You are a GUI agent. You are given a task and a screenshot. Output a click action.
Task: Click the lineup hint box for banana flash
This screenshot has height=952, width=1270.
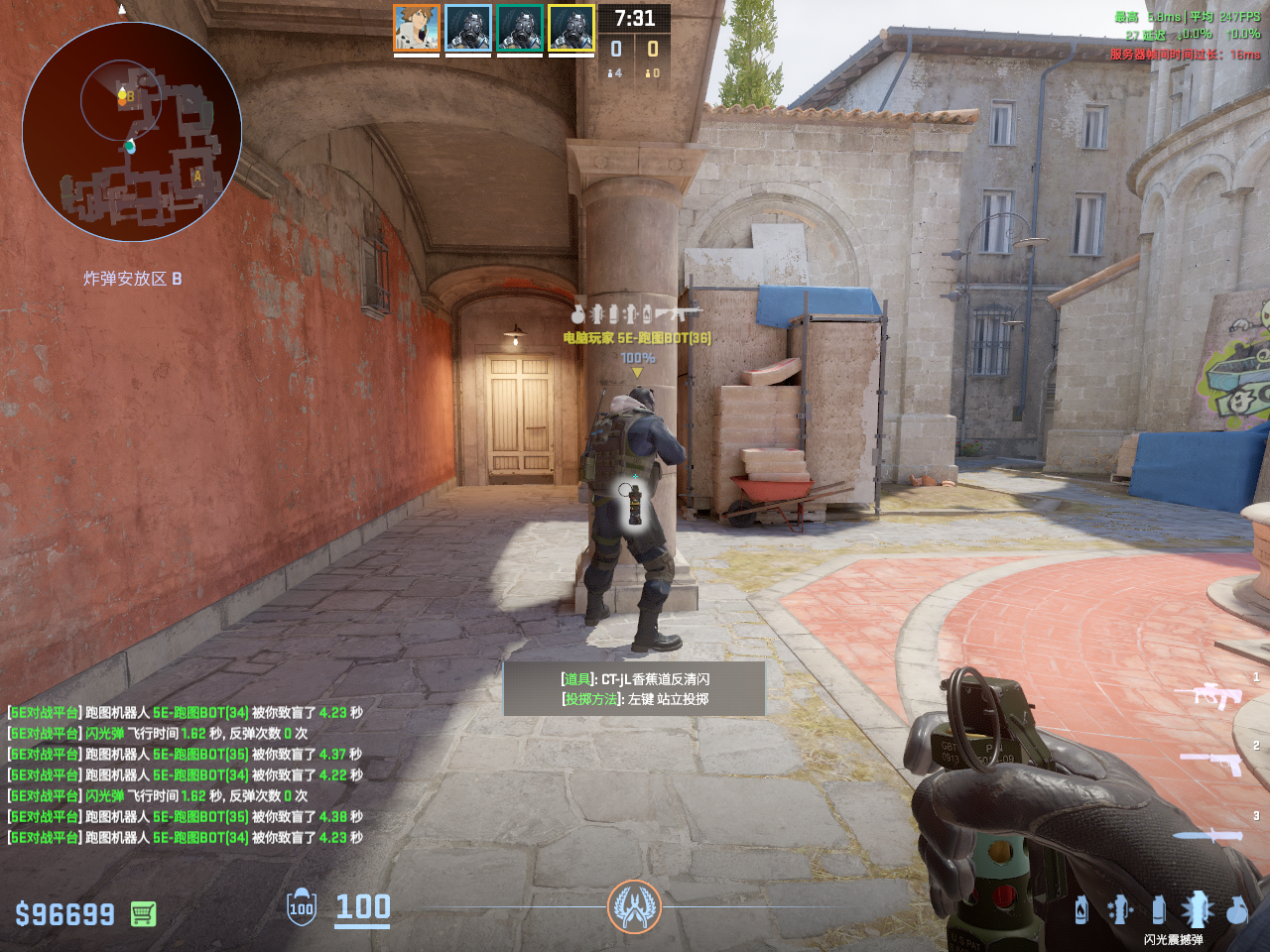click(x=634, y=688)
